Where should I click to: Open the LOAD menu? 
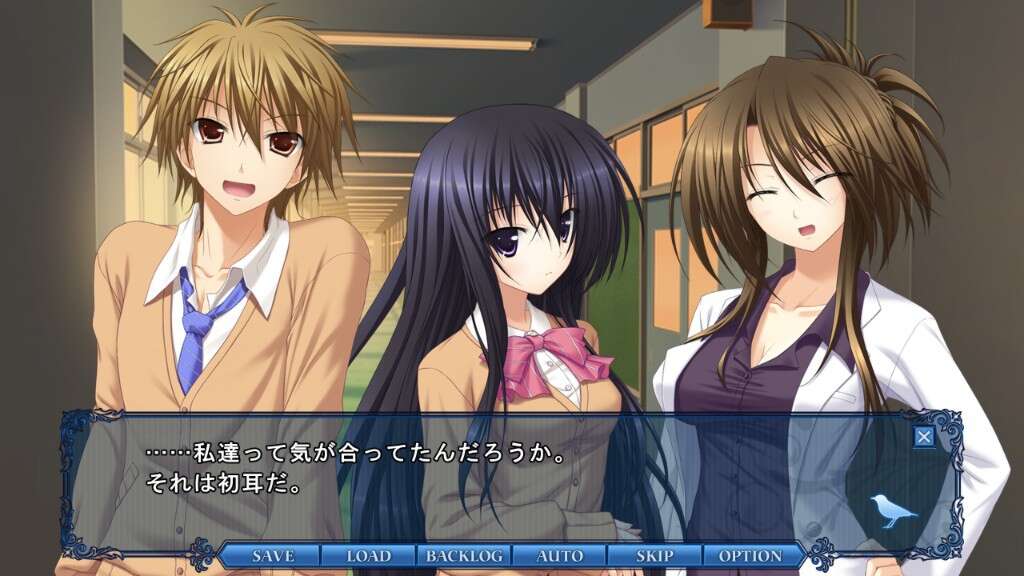pos(368,556)
